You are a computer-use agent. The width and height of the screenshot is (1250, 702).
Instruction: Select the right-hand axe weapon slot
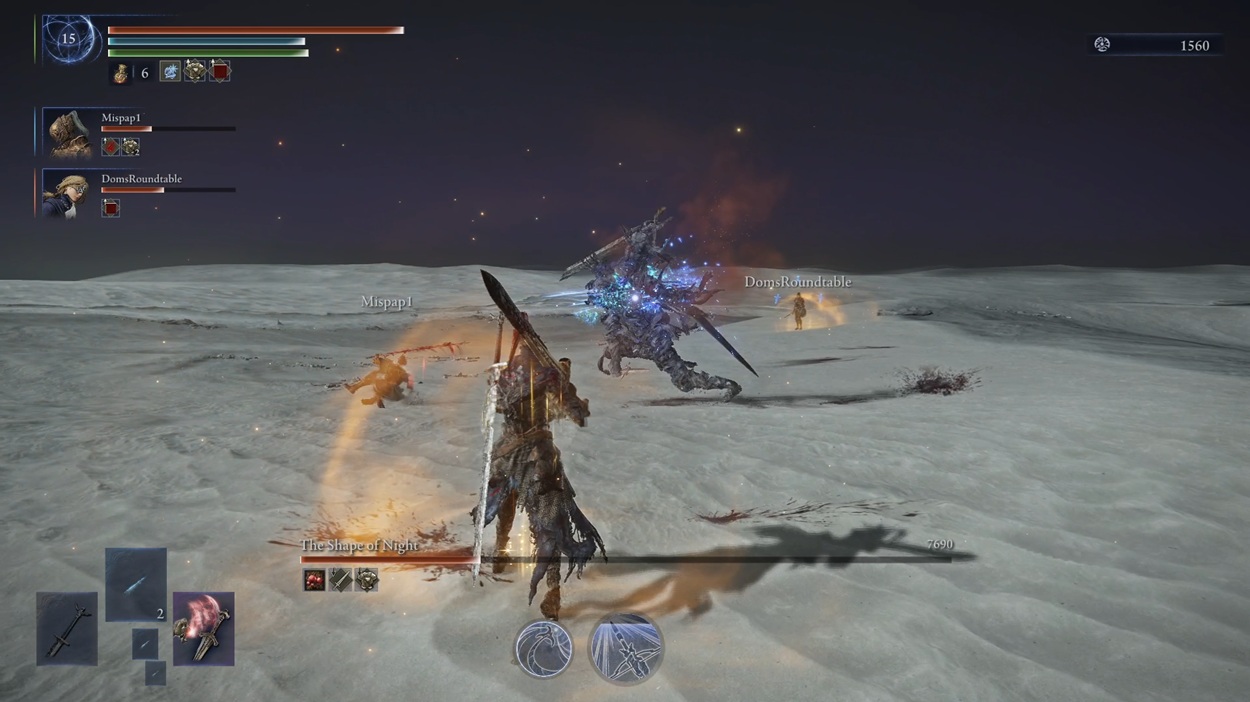(x=203, y=628)
